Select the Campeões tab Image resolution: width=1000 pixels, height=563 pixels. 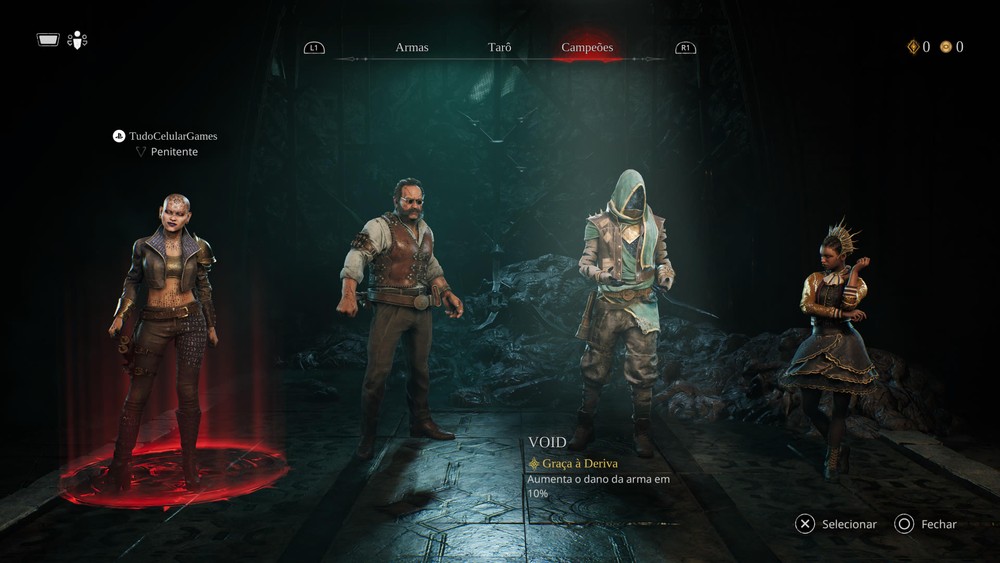pos(587,47)
